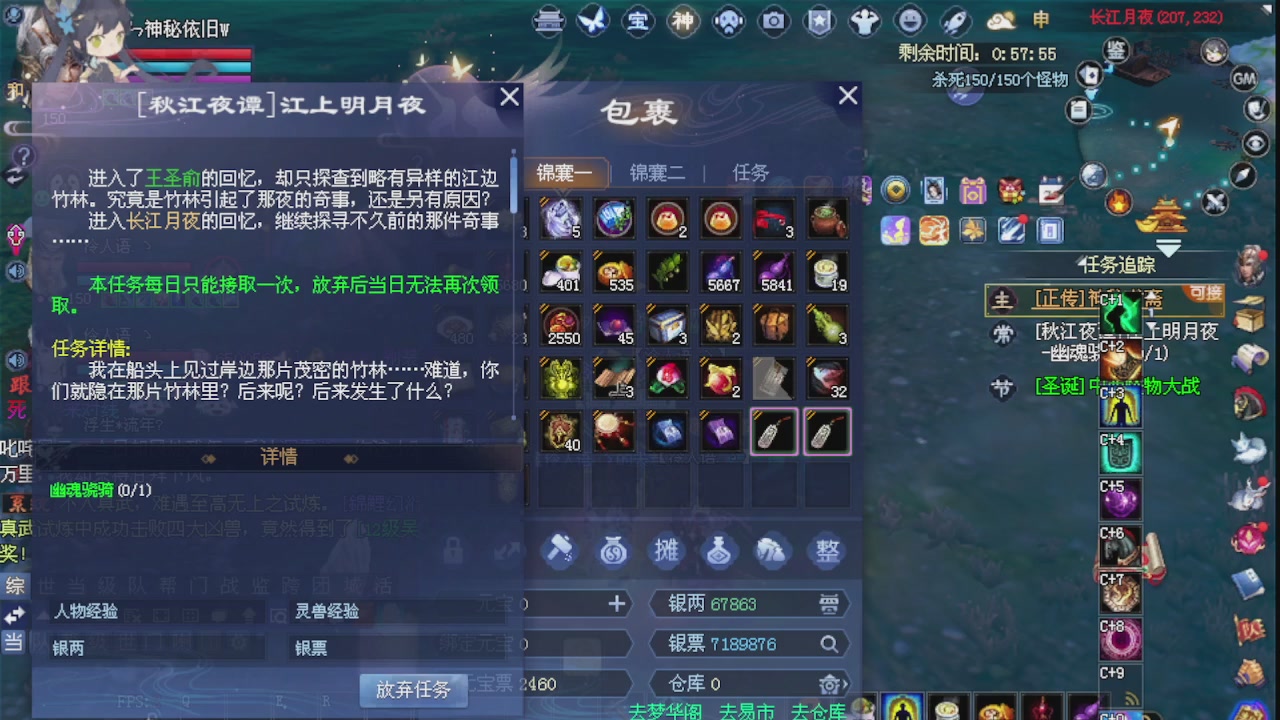Launch the rocket icon in the top toolbar

(x=953, y=21)
